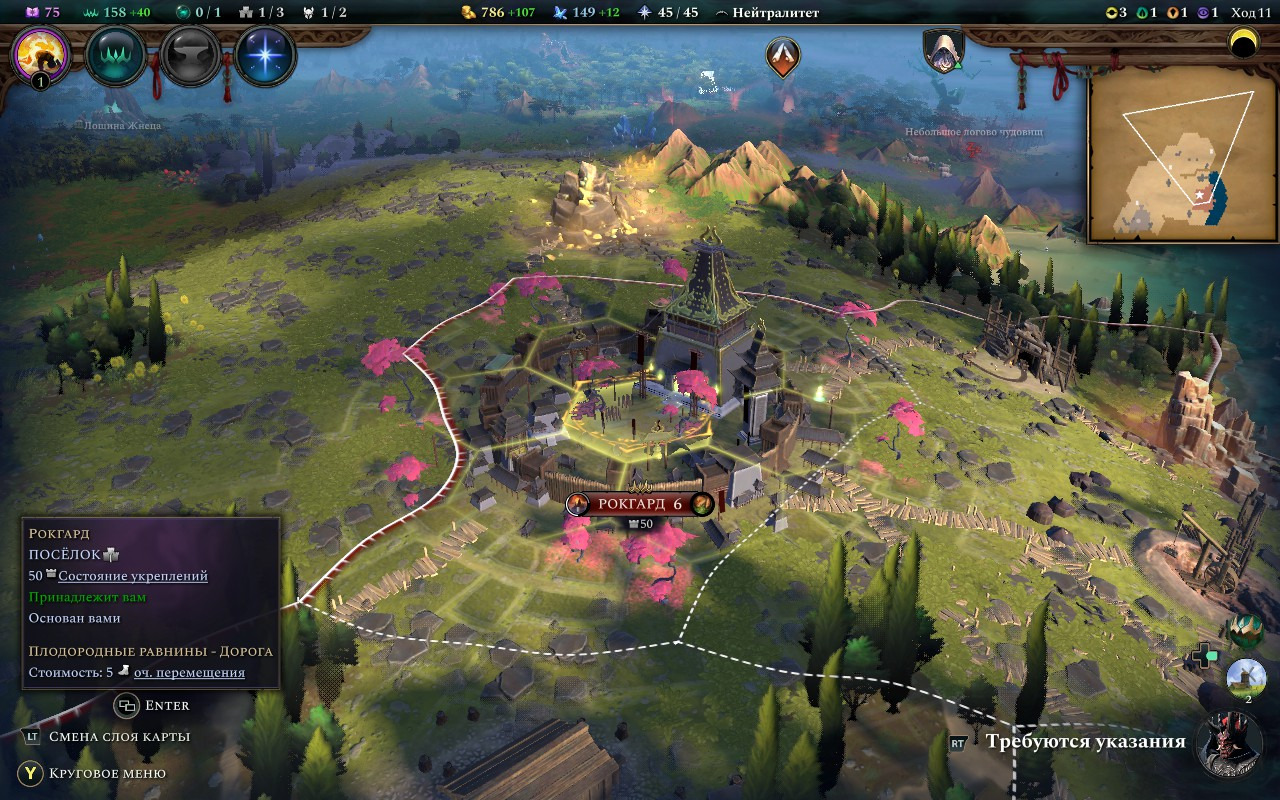Select the hooded hero portrait shield
Viewport: 1280px width, 800px height.
coord(942,51)
